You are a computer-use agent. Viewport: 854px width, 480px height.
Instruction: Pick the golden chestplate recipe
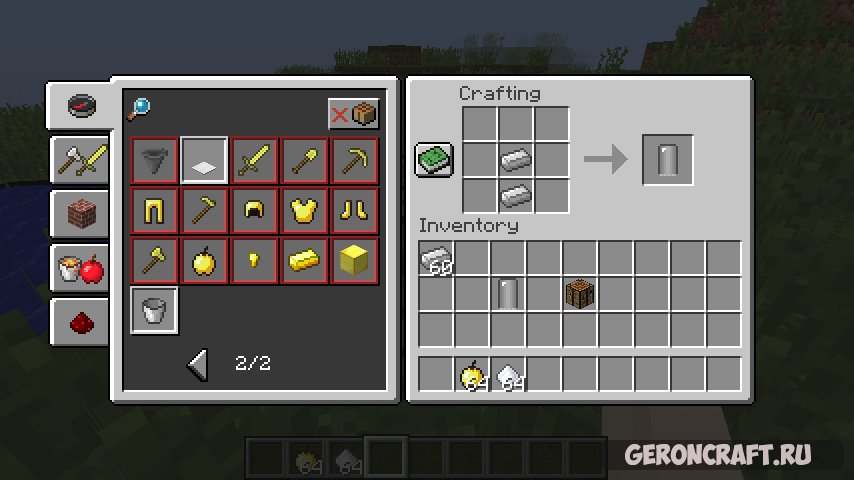[x=305, y=210]
